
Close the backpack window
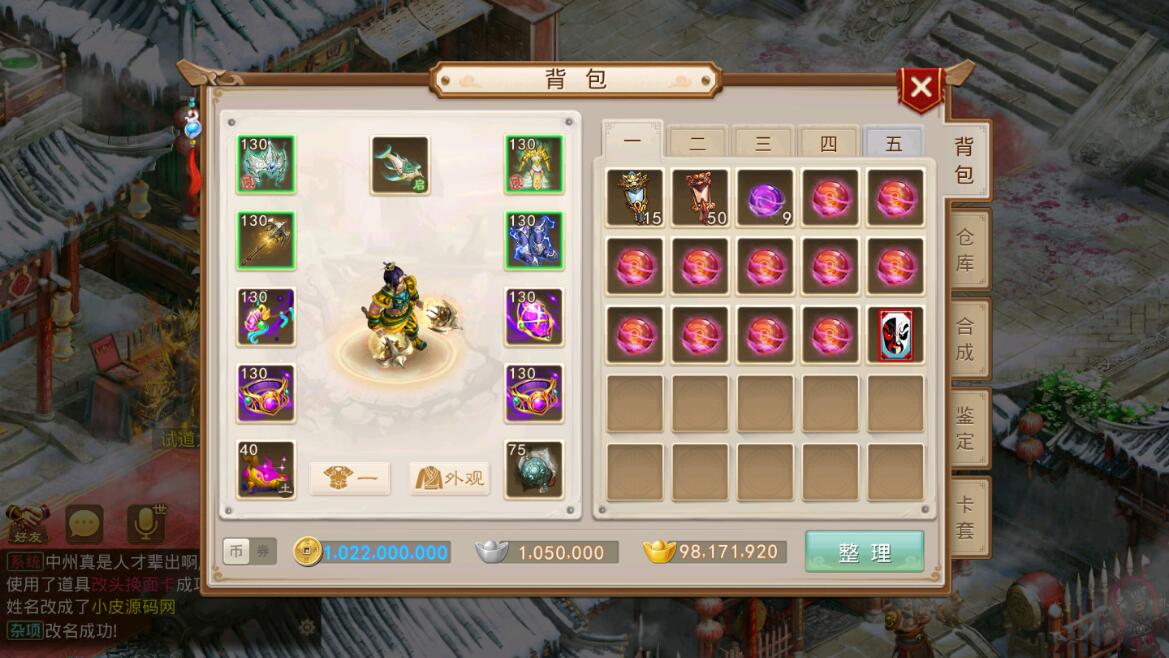(921, 88)
